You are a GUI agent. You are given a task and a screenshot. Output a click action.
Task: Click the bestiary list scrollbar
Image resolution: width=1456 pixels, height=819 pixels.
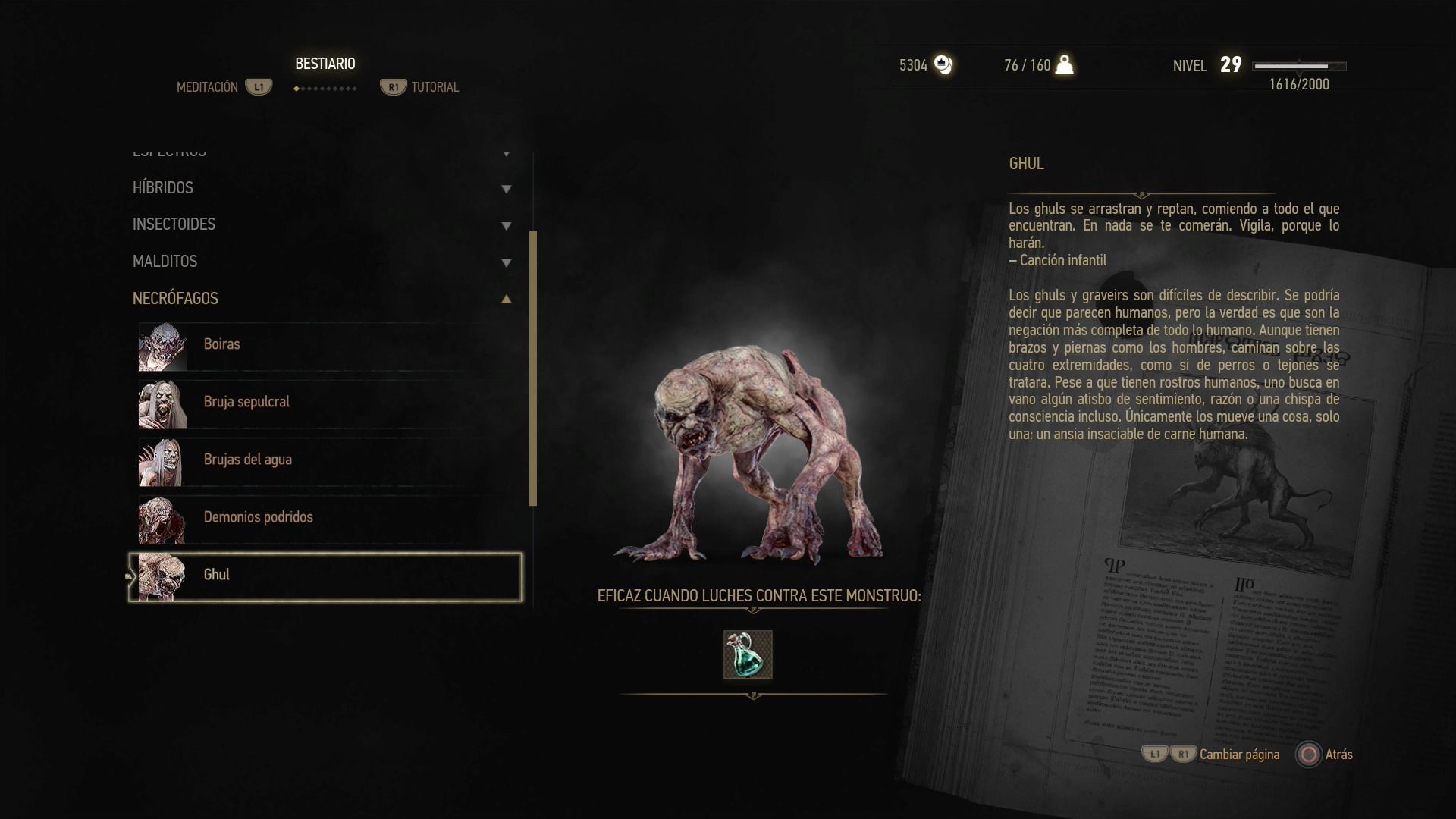click(533, 368)
